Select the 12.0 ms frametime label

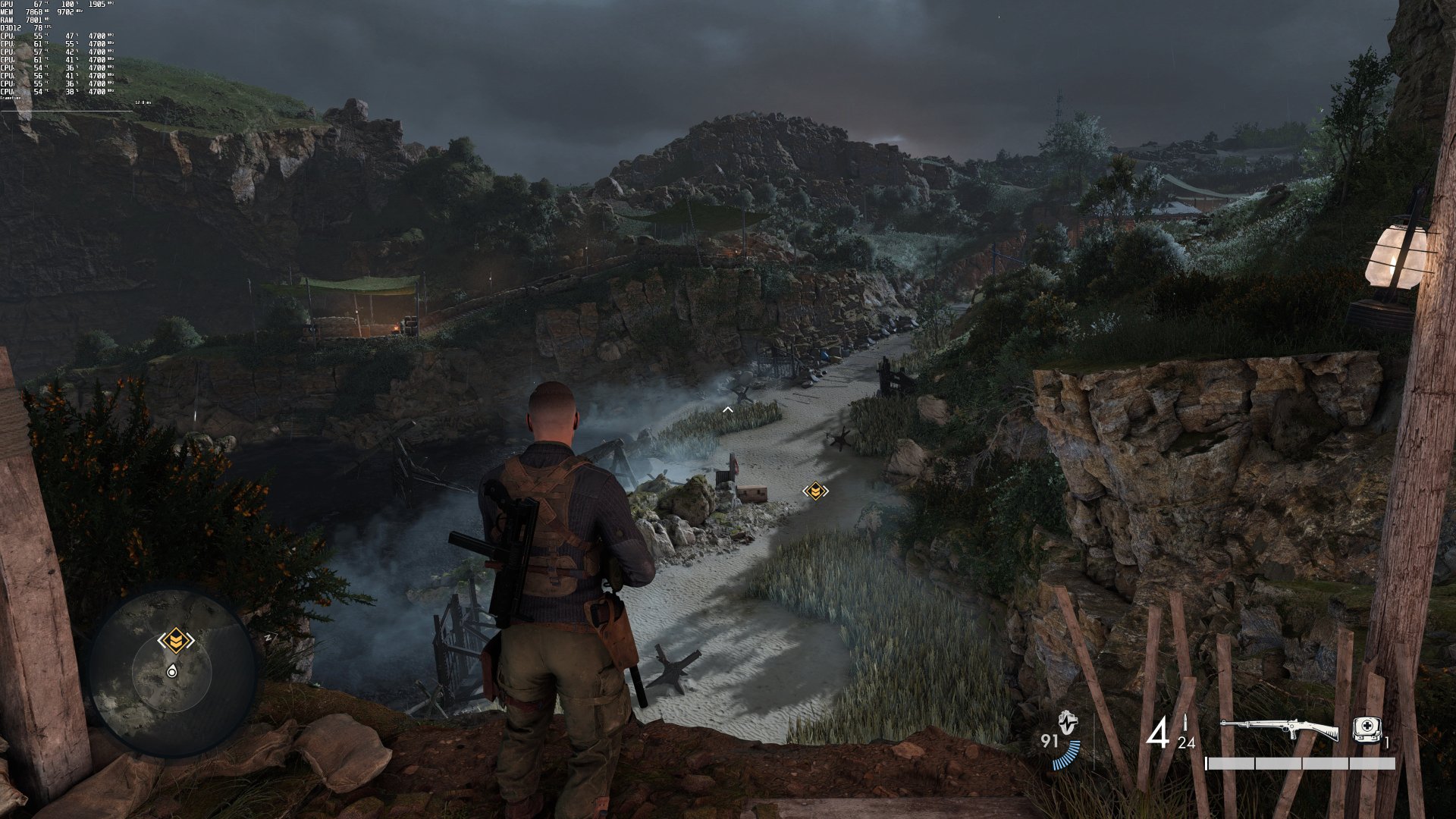point(142,102)
